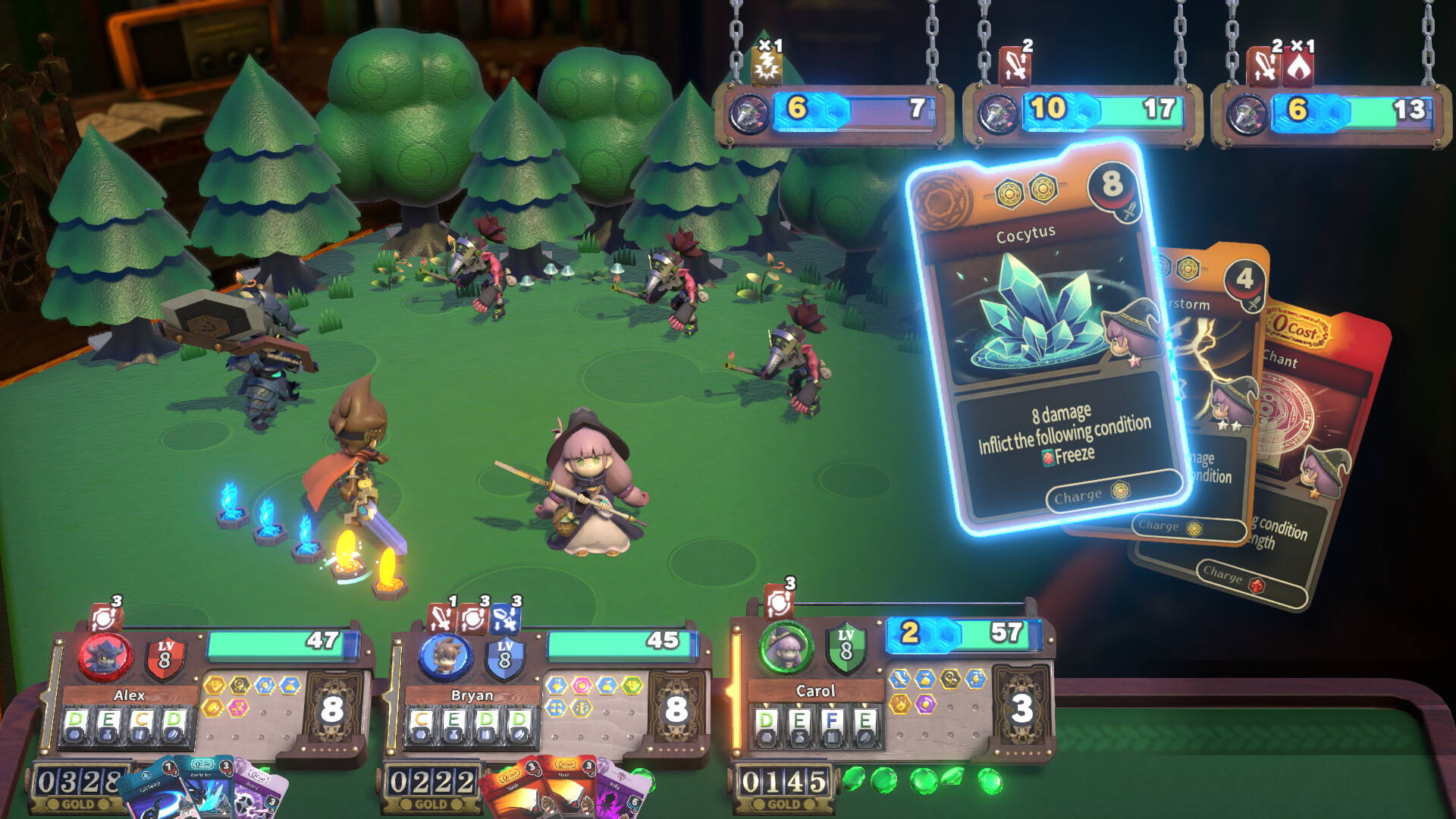The image size is (1456, 819).
Task: Click the goblin portrait on the leftmost enemy bar
Action: [749, 112]
